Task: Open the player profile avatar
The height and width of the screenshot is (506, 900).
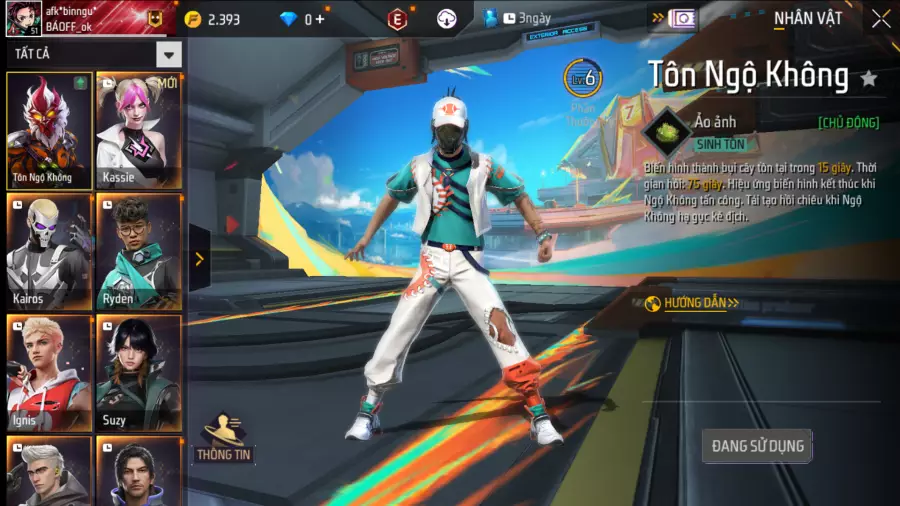Action: coord(24,18)
